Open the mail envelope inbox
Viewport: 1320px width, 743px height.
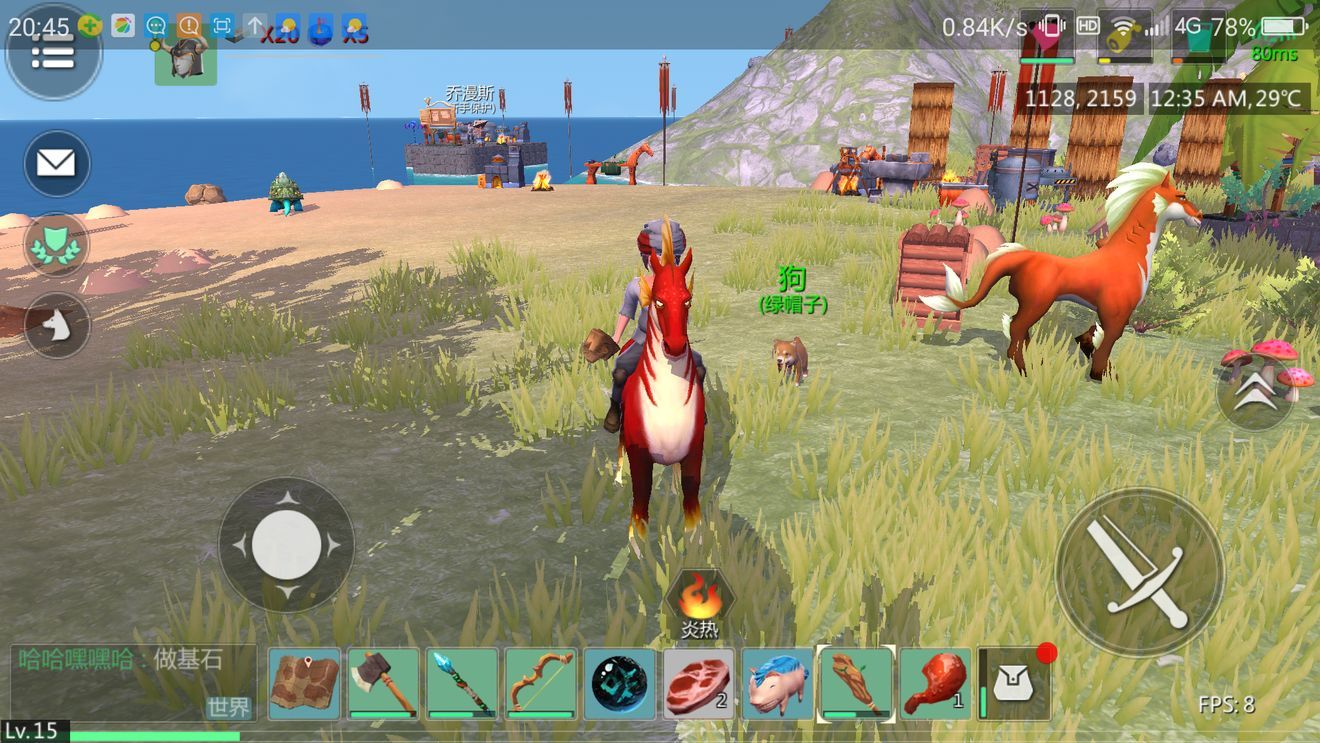click(x=56, y=163)
